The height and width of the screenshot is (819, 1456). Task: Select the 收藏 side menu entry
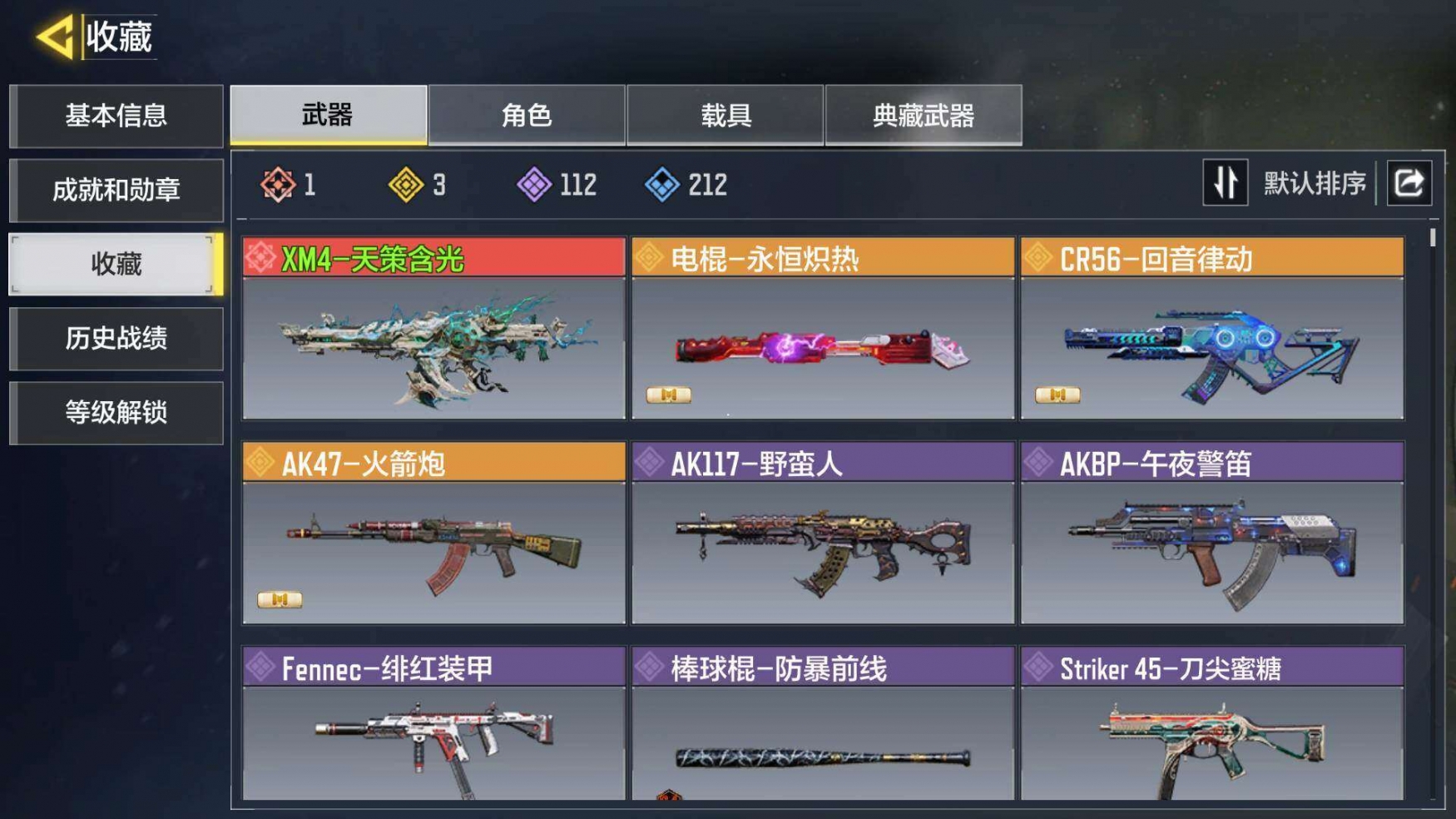[116, 264]
